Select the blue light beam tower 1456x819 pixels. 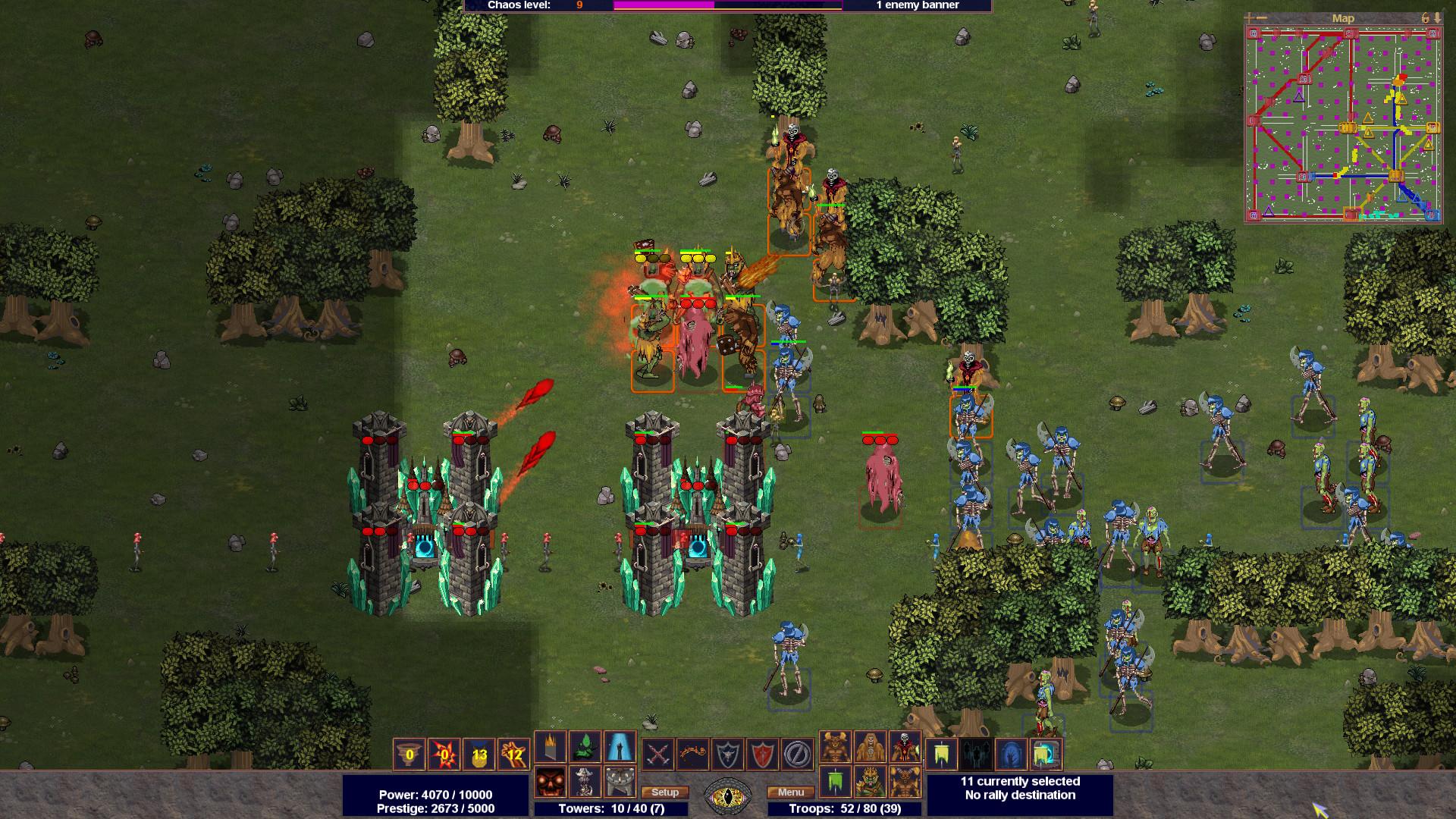tap(620, 747)
